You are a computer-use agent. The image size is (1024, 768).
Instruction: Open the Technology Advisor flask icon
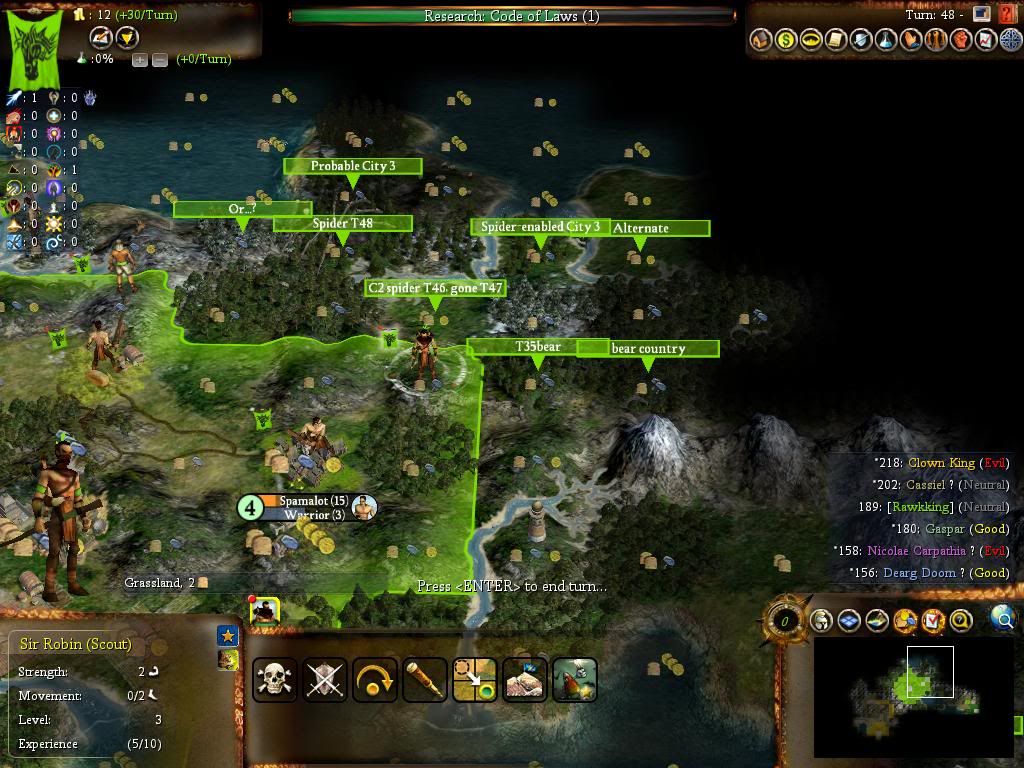[x=885, y=40]
